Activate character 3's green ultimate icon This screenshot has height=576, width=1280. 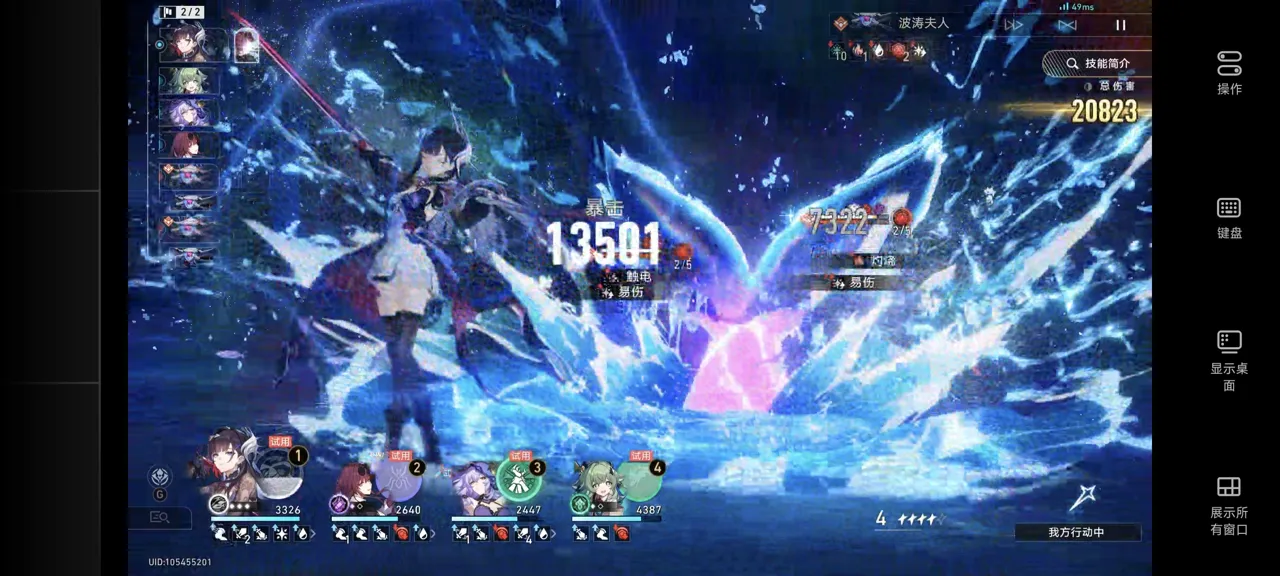(x=520, y=479)
